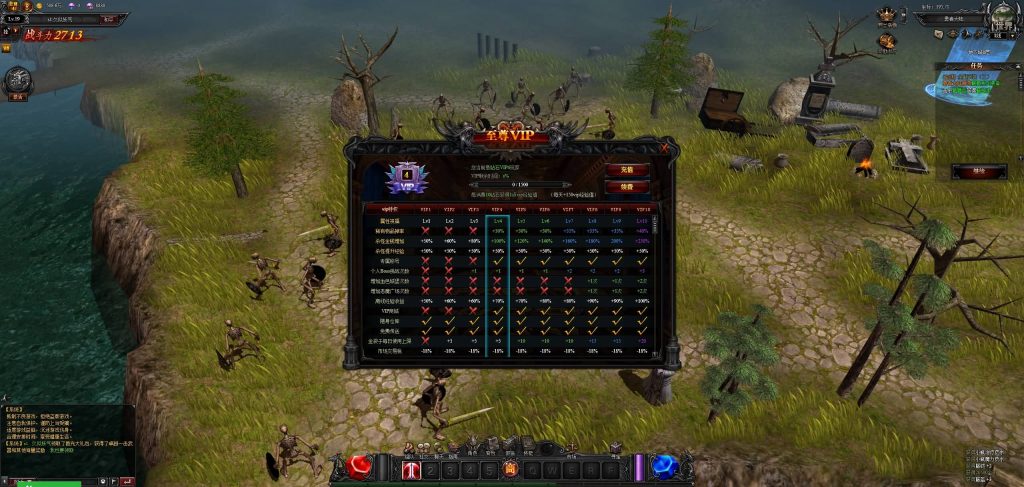Screen dimensions: 1024x487
Task: Click the VIP level 4 badge
Action: click(407, 176)
